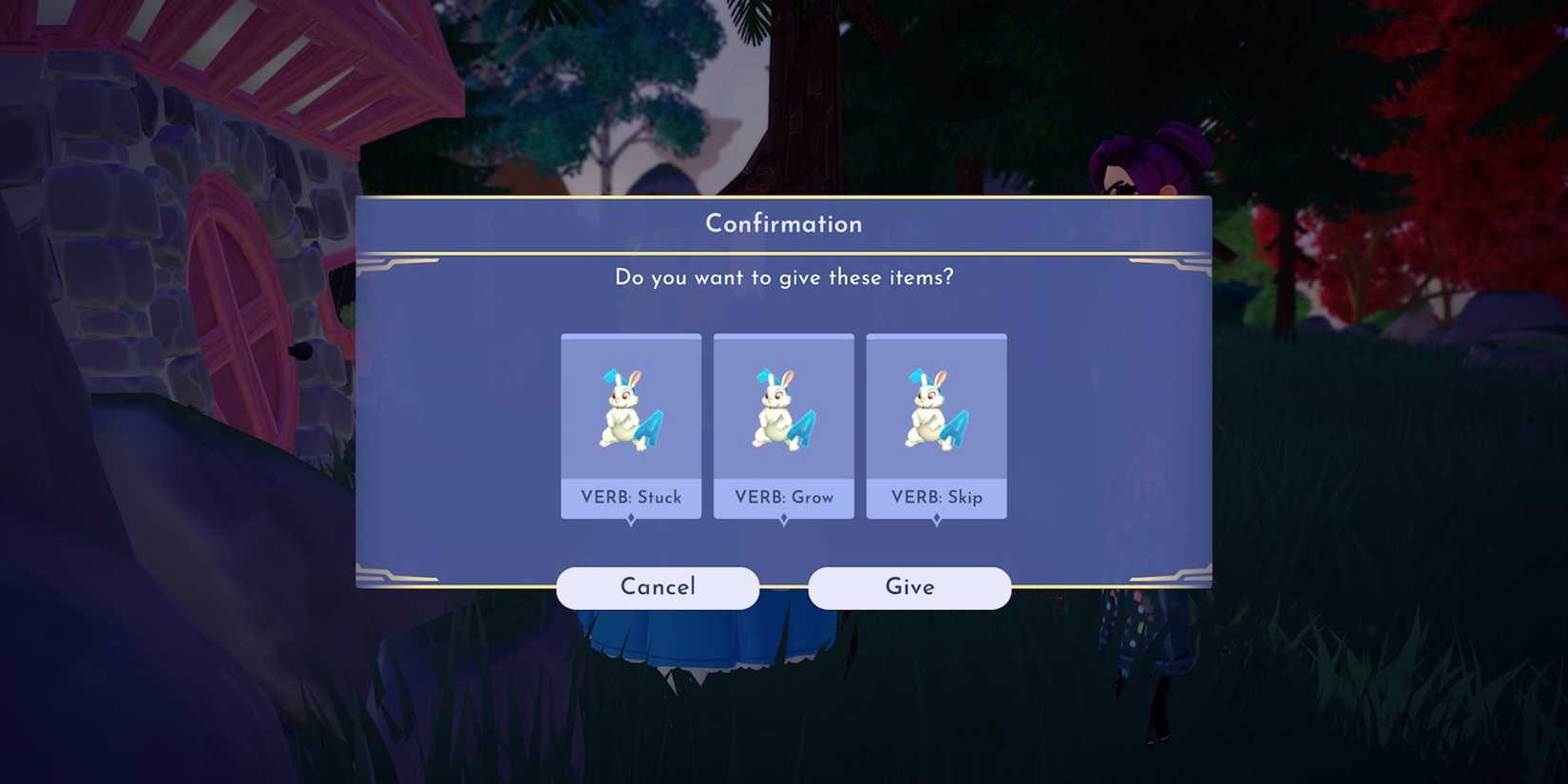Select the rabbit motif labeled VERB: Grow

pos(784,425)
